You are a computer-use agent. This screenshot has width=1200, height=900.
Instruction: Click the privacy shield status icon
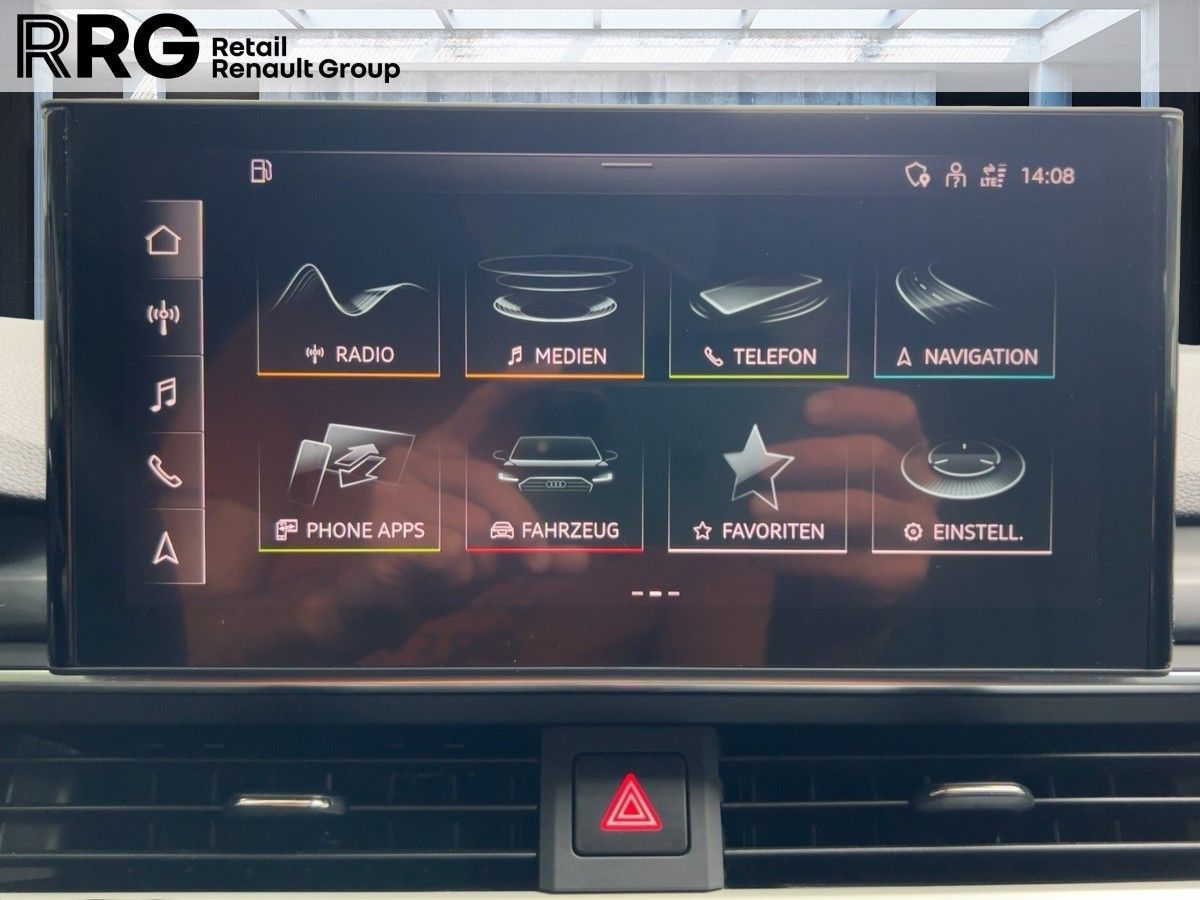pyautogui.click(x=917, y=176)
